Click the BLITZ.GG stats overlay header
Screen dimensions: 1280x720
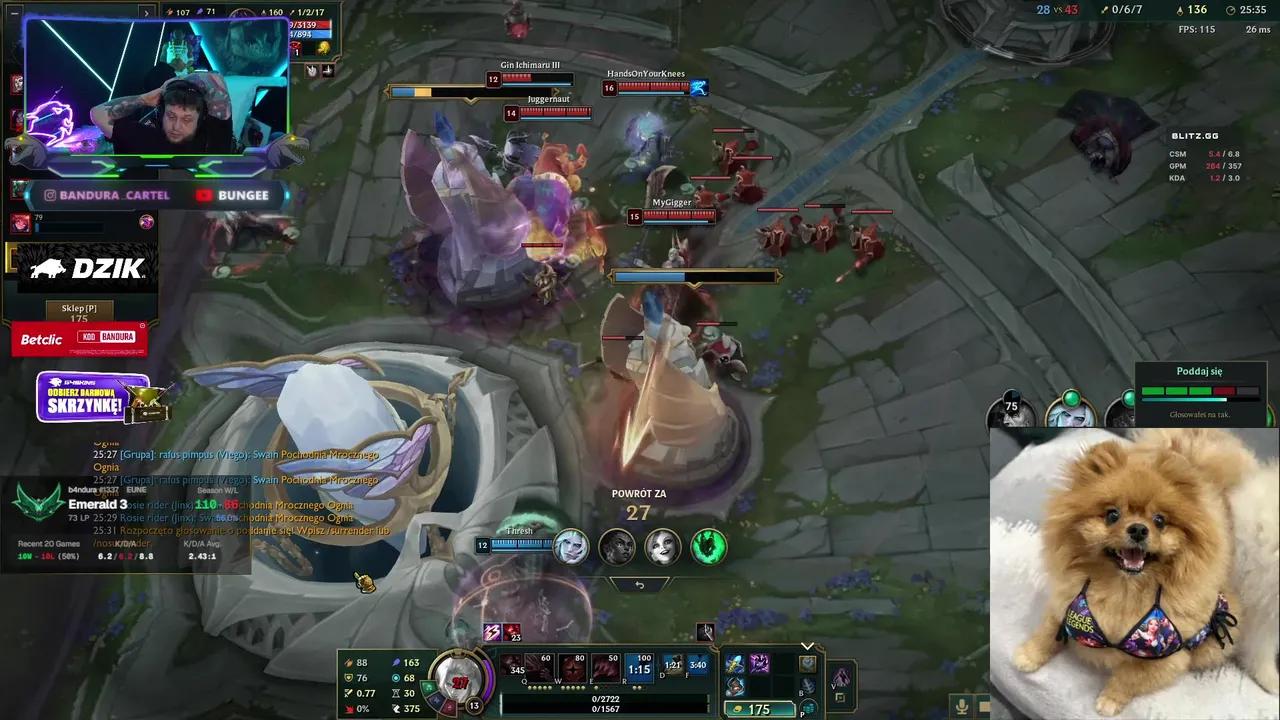click(x=1195, y=135)
